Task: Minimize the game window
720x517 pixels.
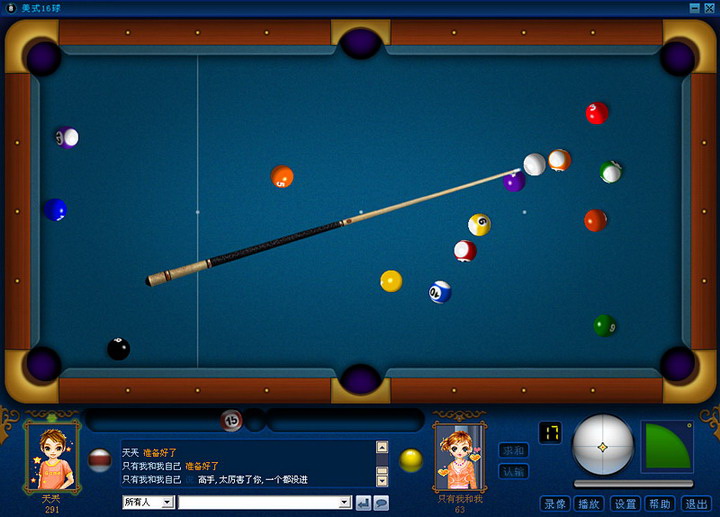Action: (x=695, y=8)
